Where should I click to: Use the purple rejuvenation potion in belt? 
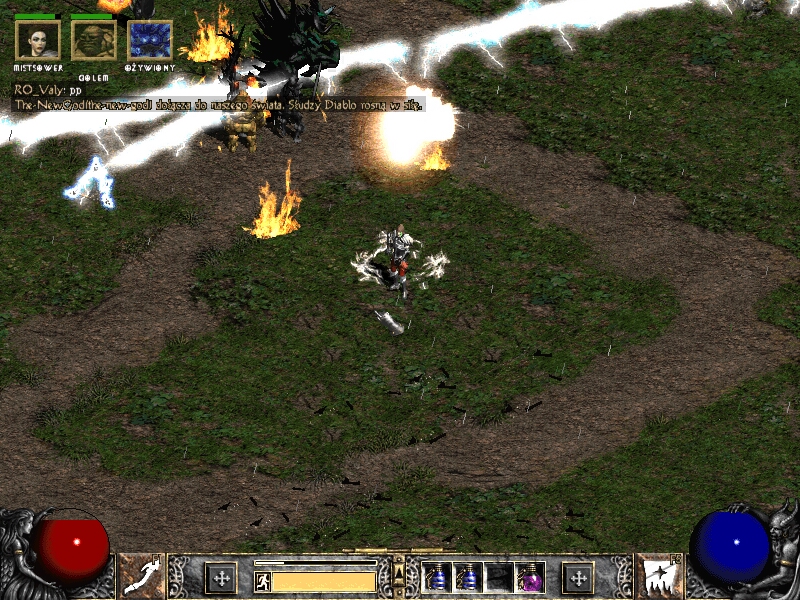[x=529, y=577]
